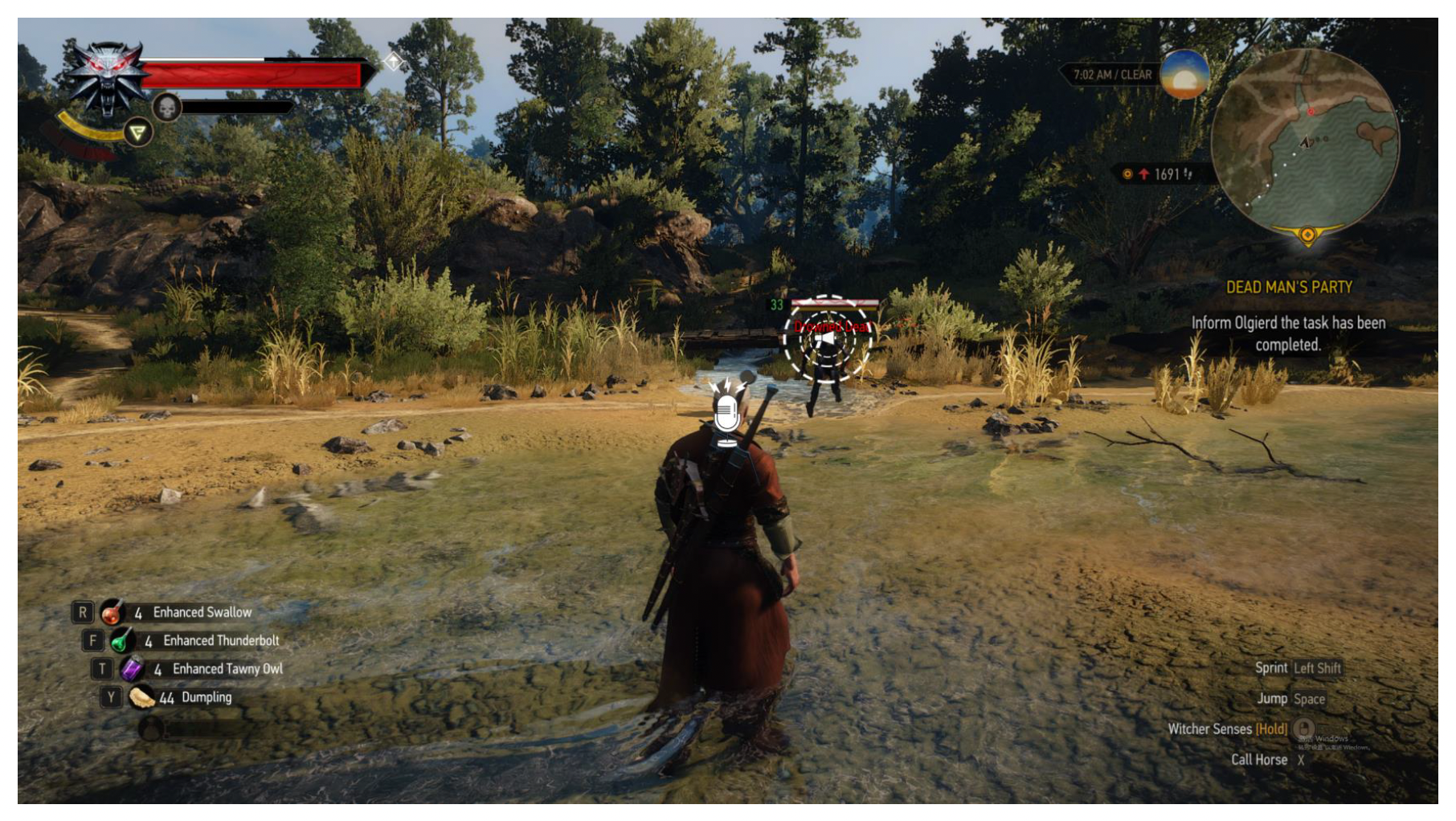This screenshot has height=821, width=1456.
Task: Click the sunrise weather icon
Action: tap(1184, 74)
